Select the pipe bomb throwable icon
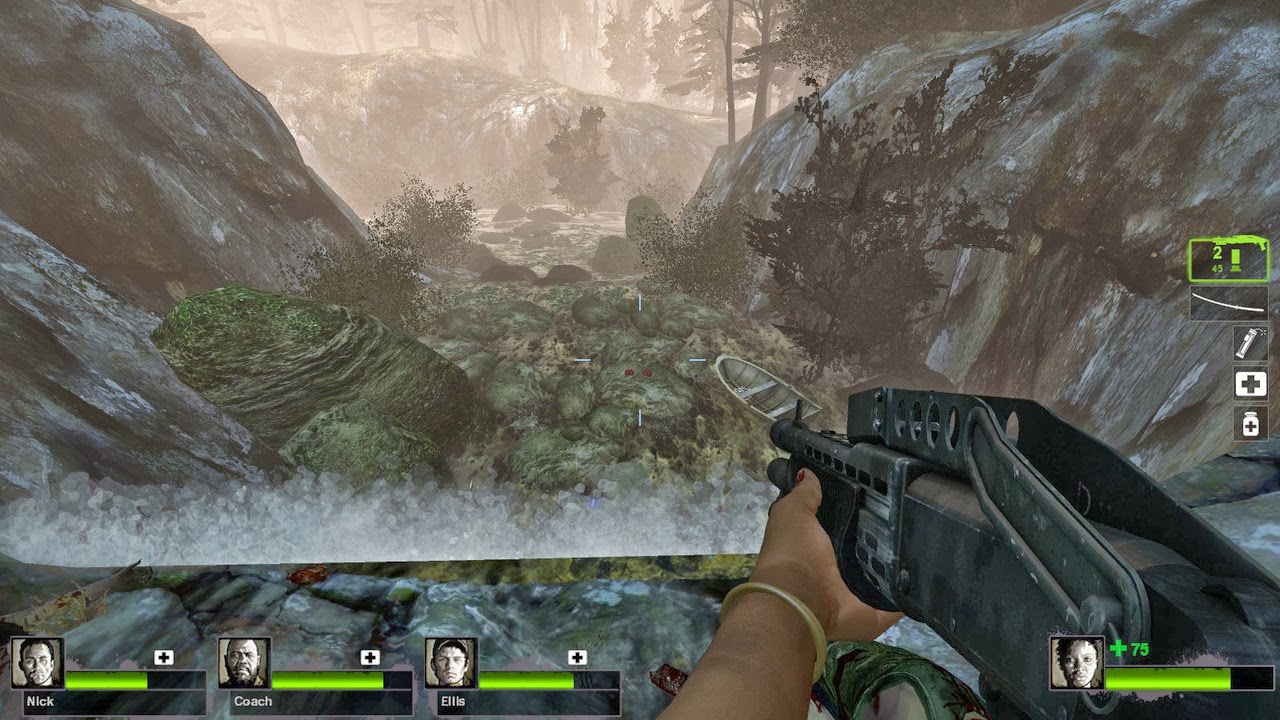 click(x=1249, y=343)
